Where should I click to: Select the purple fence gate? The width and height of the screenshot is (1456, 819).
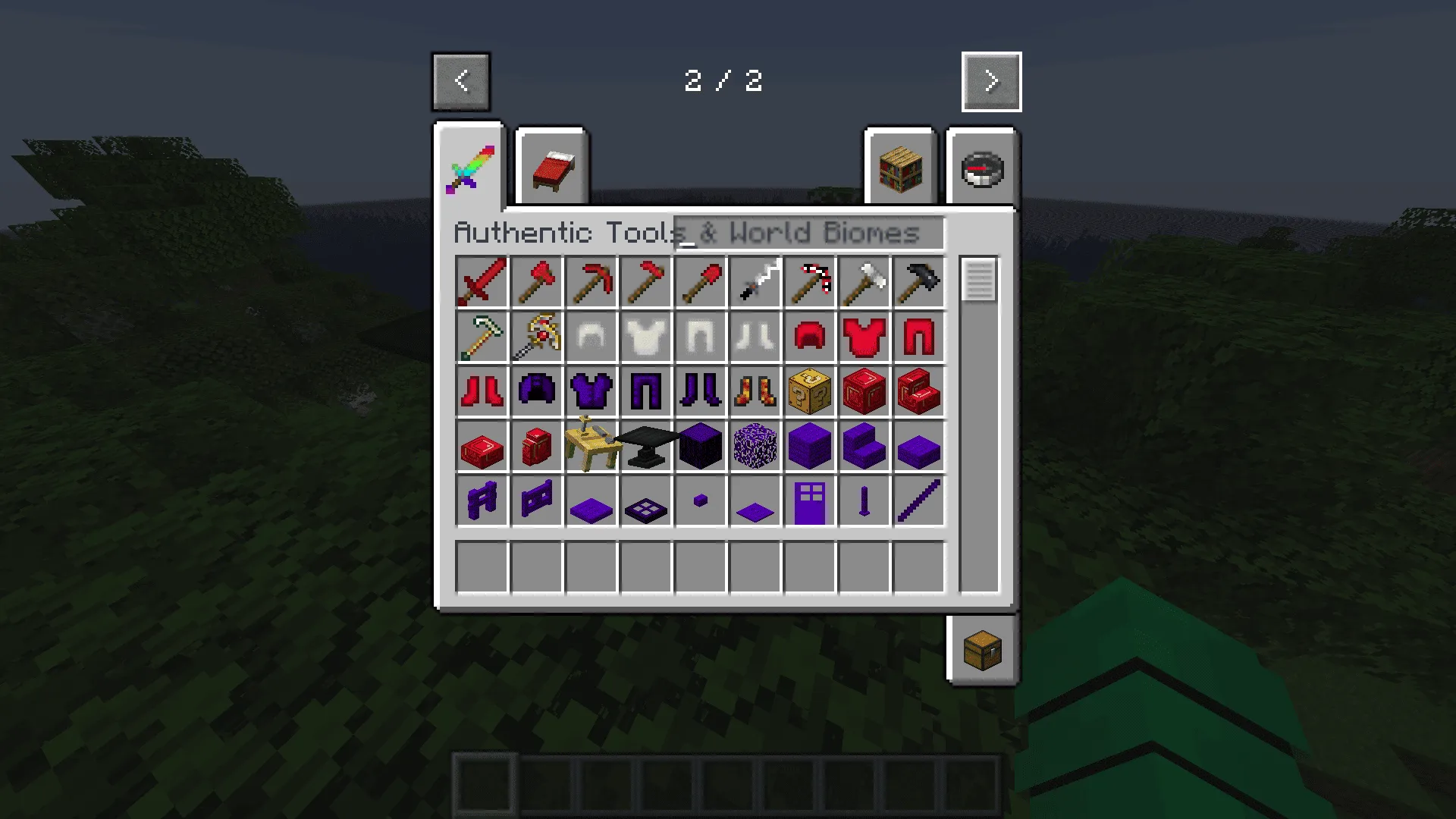pos(536,500)
